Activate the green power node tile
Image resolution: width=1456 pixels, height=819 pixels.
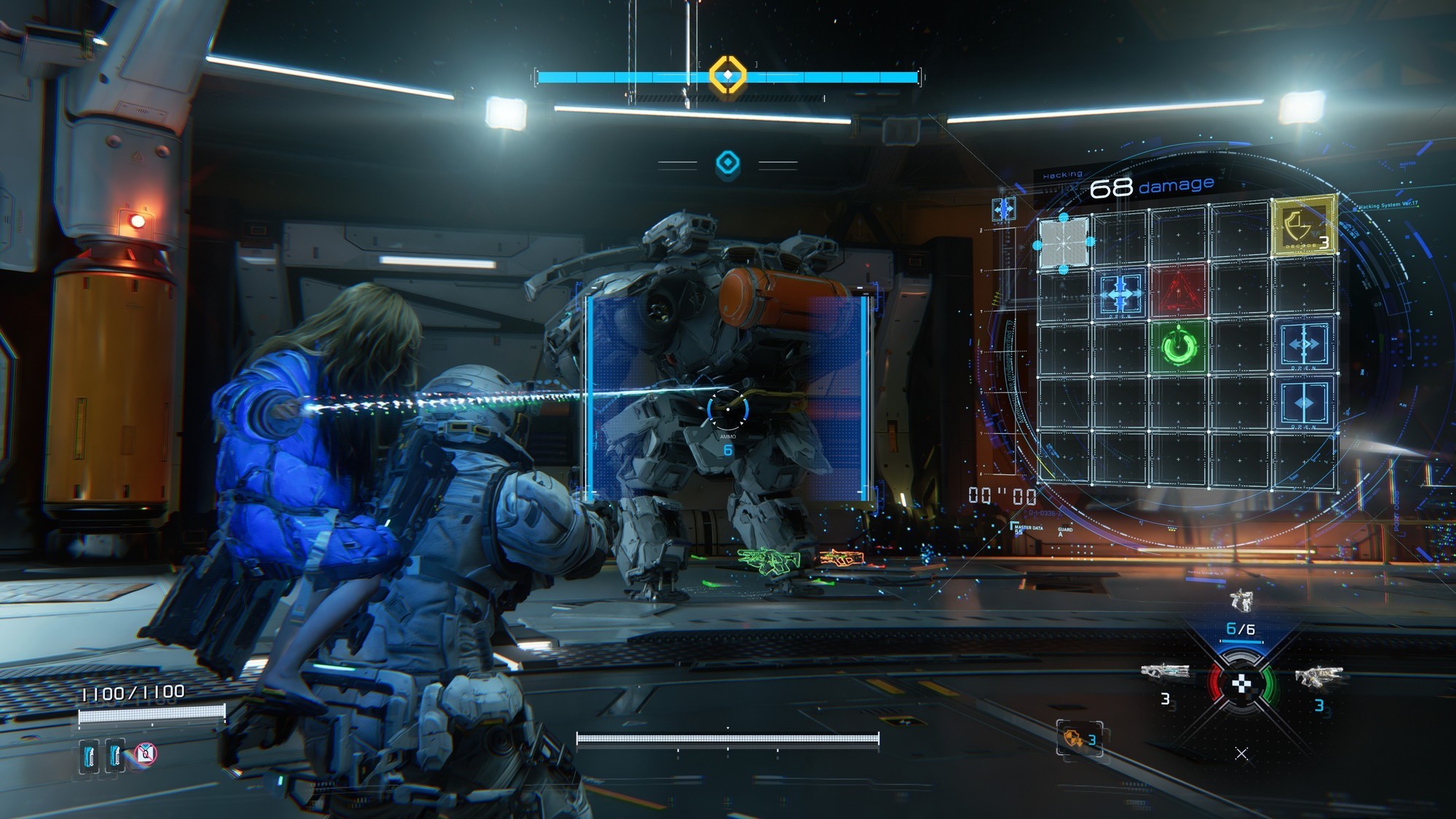[1179, 346]
